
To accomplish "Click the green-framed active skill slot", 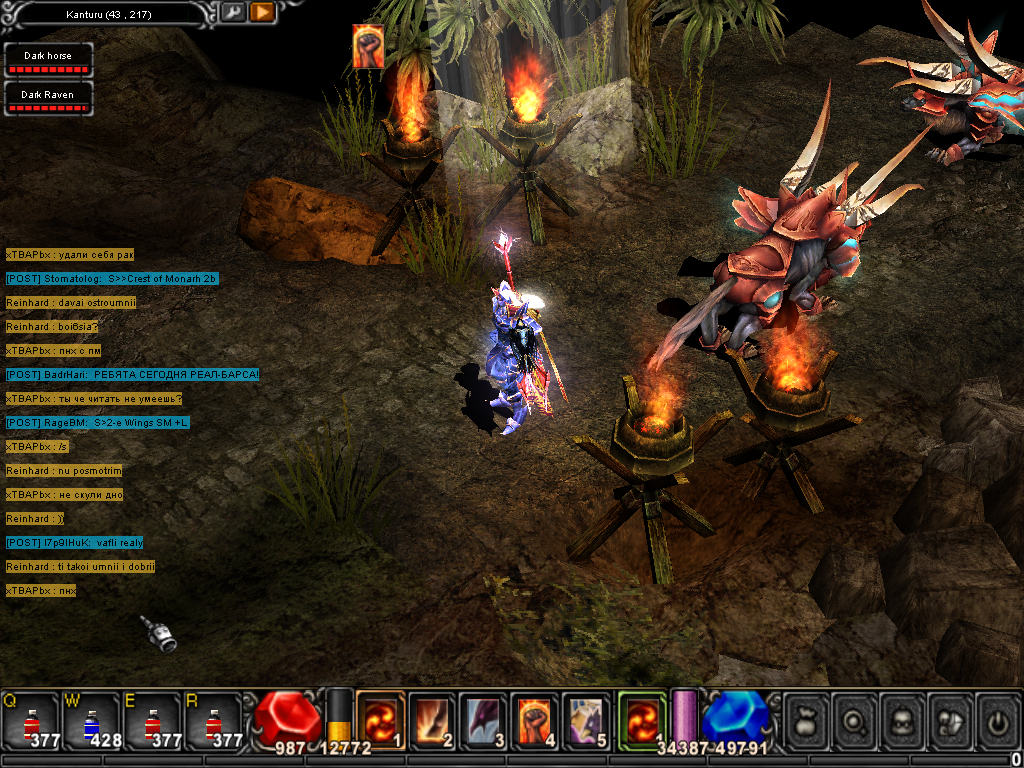I will click(x=641, y=719).
